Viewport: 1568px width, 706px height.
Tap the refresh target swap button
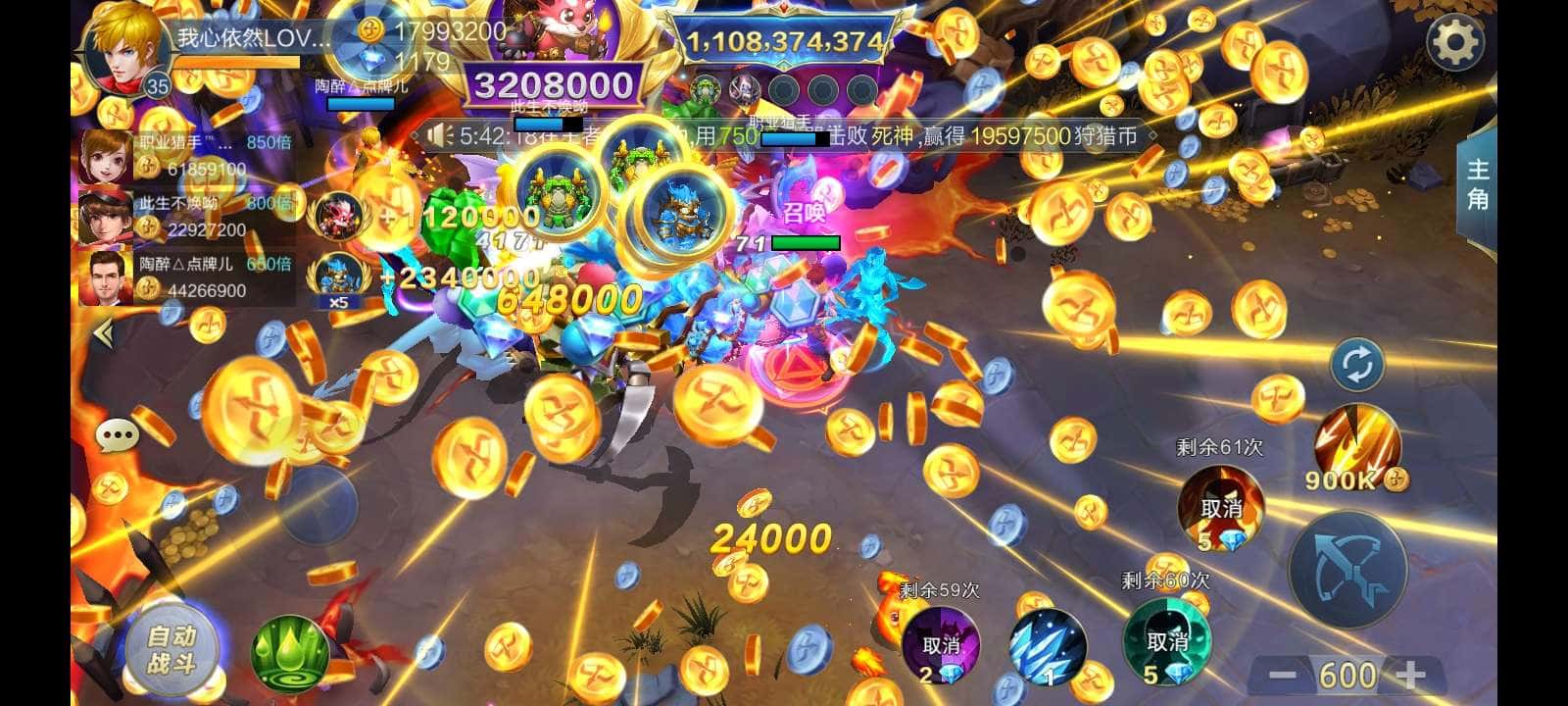click(x=1357, y=365)
